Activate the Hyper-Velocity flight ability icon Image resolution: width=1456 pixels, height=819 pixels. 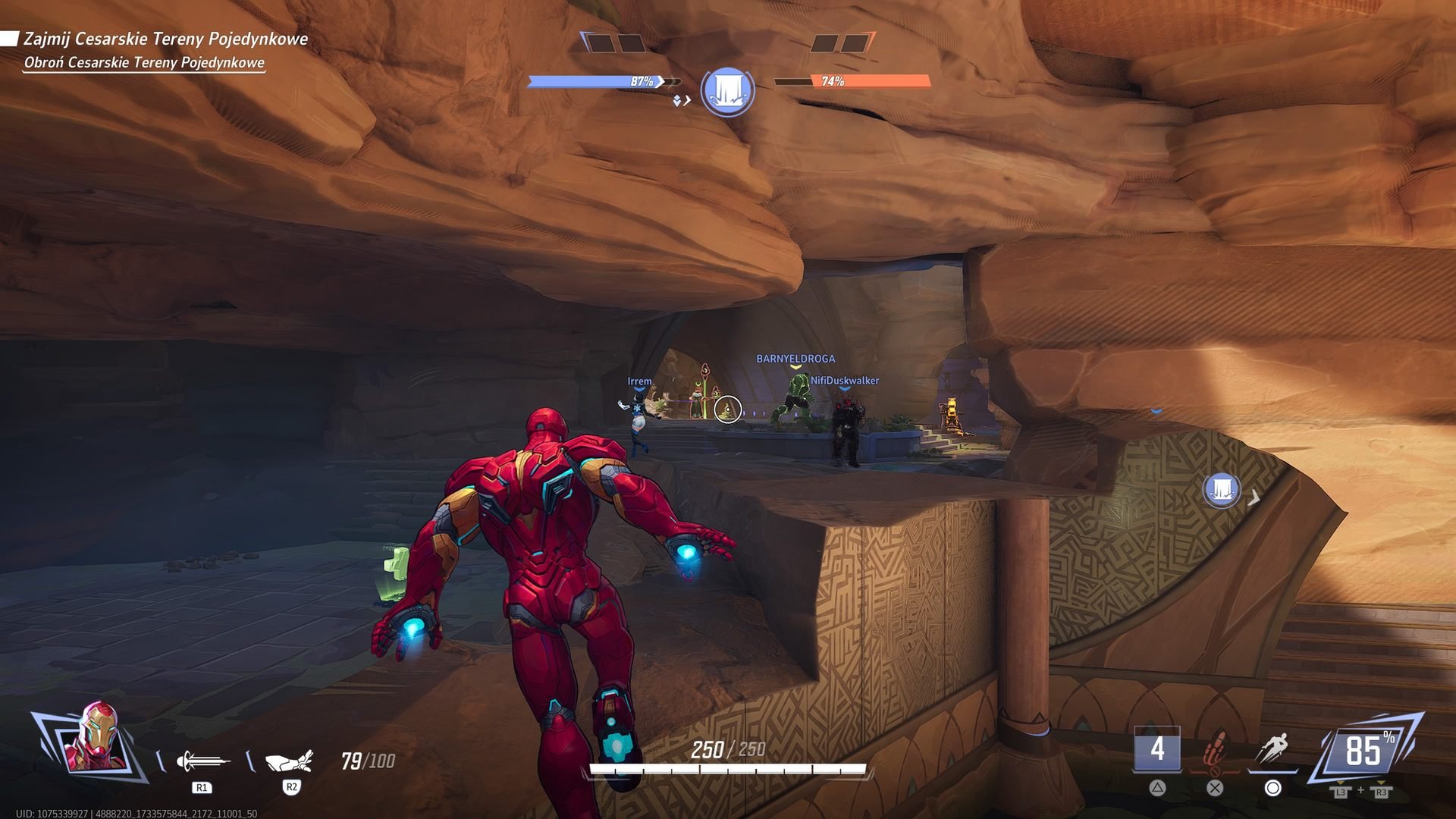pyautogui.click(x=1272, y=749)
